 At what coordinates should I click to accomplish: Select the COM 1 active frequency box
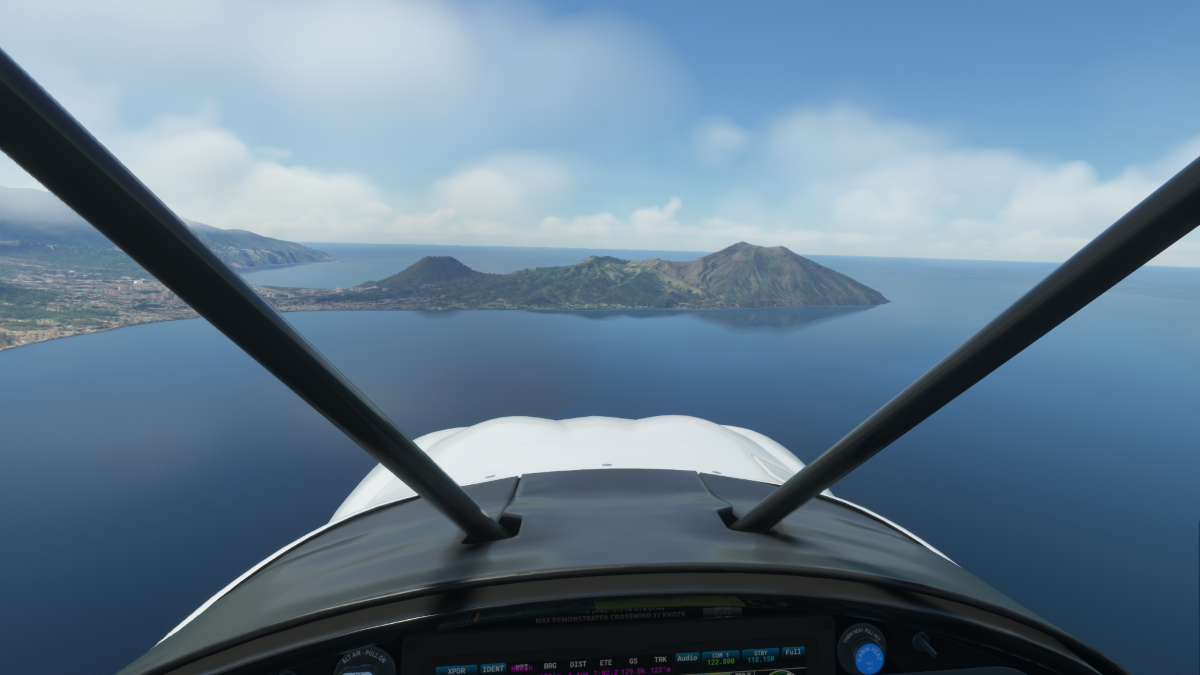click(x=720, y=657)
